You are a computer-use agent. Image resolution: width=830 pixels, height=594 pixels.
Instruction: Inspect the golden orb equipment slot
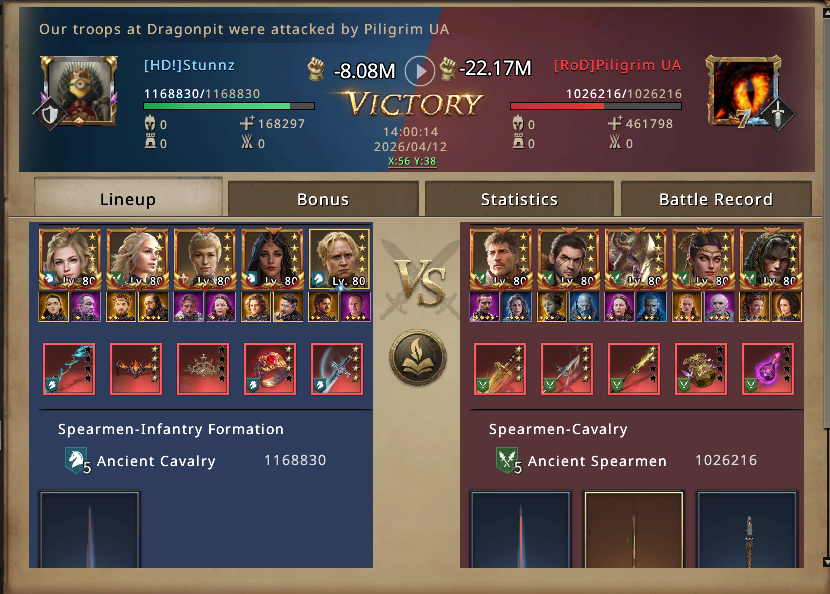(701, 369)
